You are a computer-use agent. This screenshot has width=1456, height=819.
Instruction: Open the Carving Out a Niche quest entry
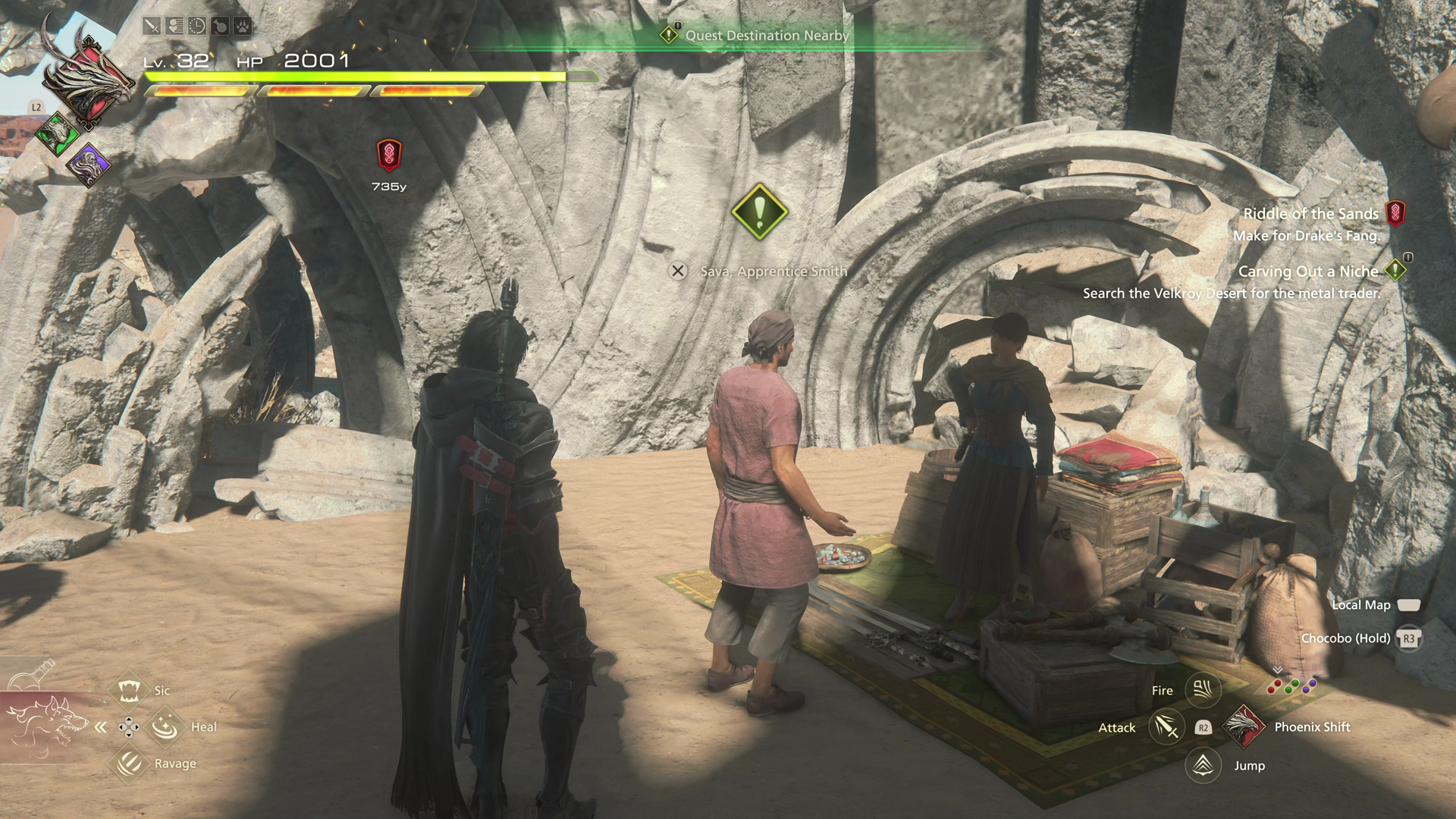(x=1308, y=271)
